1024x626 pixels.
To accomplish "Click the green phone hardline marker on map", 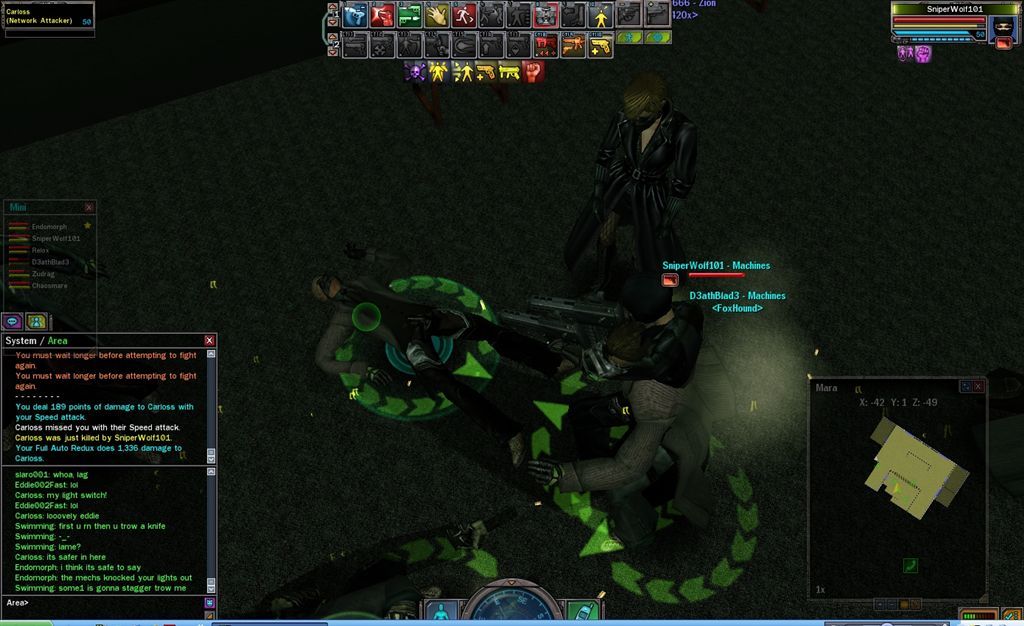I will (x=910, y=566).
